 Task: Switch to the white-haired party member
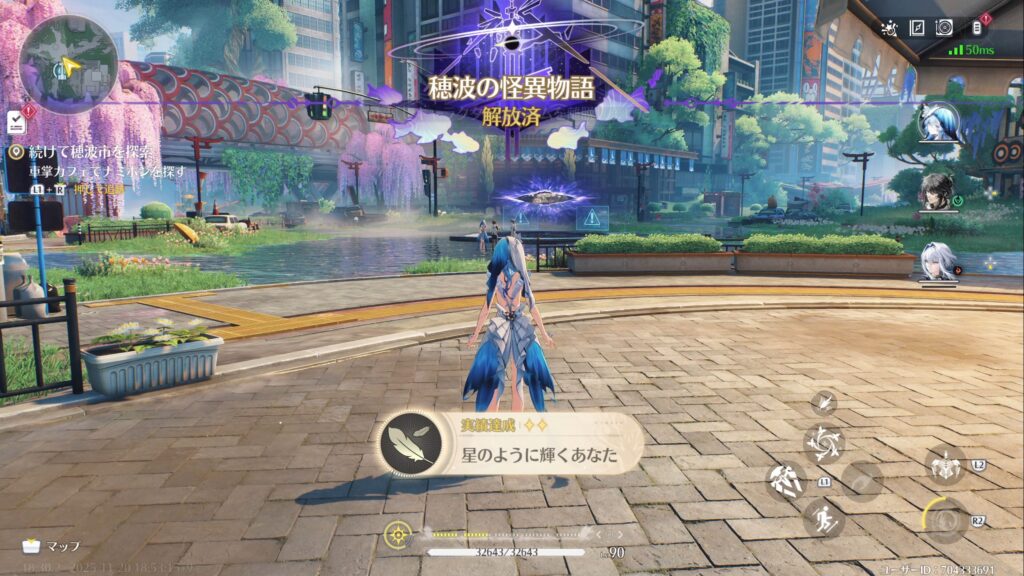tap(938, 260)
